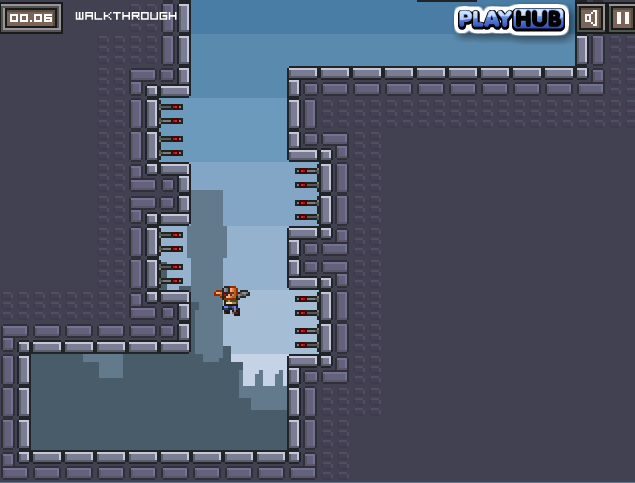
Task: Open the Walkthrough link
Action: coord(125,16)
